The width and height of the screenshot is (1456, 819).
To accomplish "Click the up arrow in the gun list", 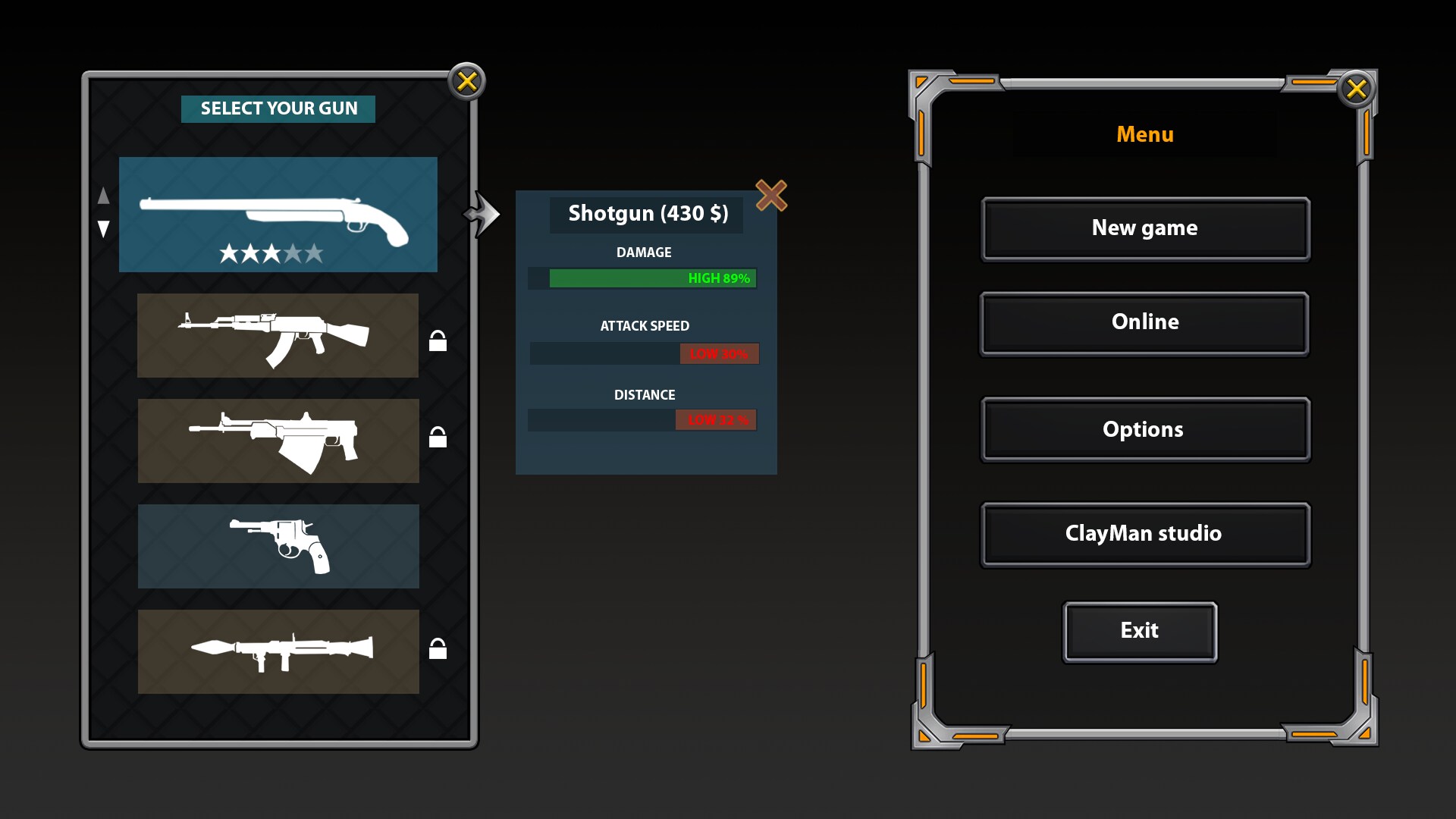I will click(104, 196).
